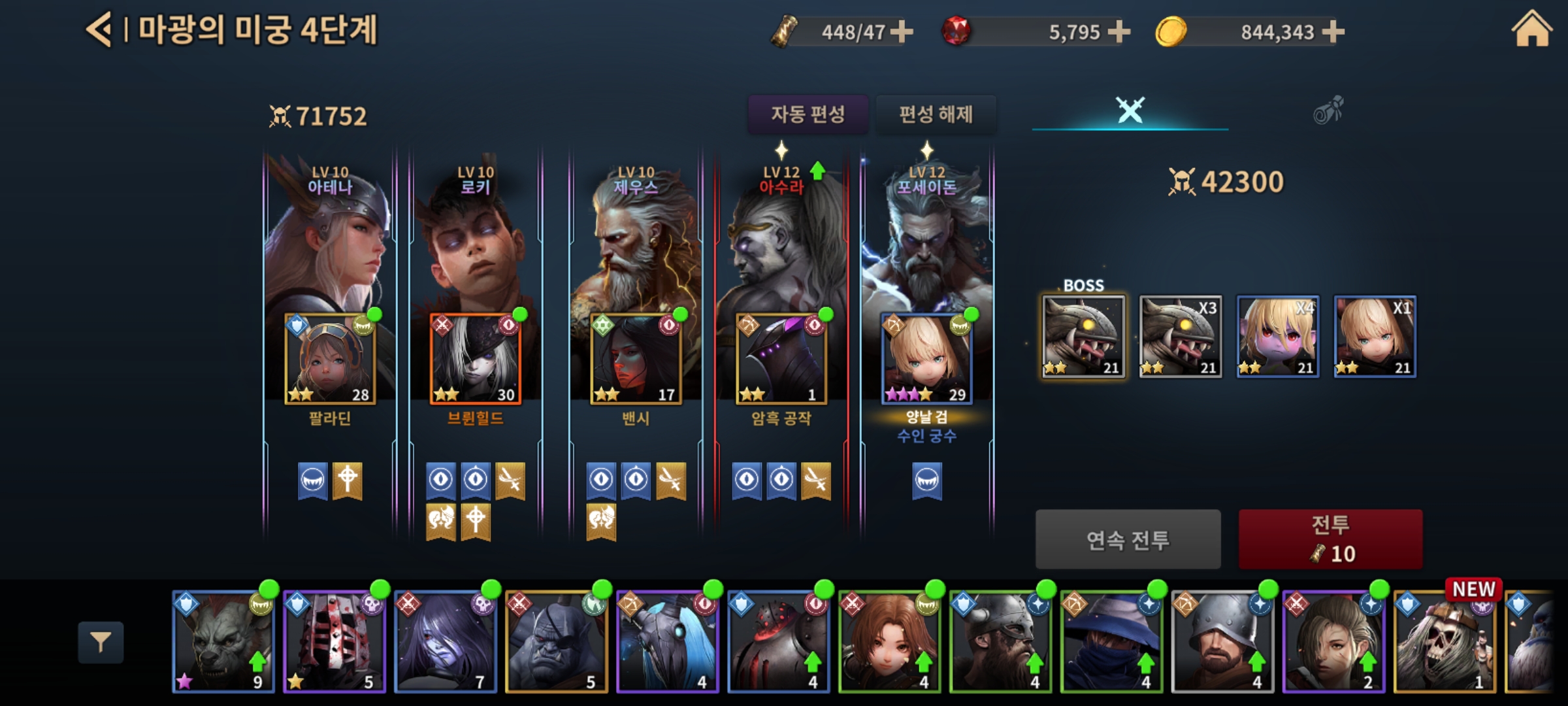
Task: Select the 팔라딘 unit under 아테나
Action: point(330,360)
